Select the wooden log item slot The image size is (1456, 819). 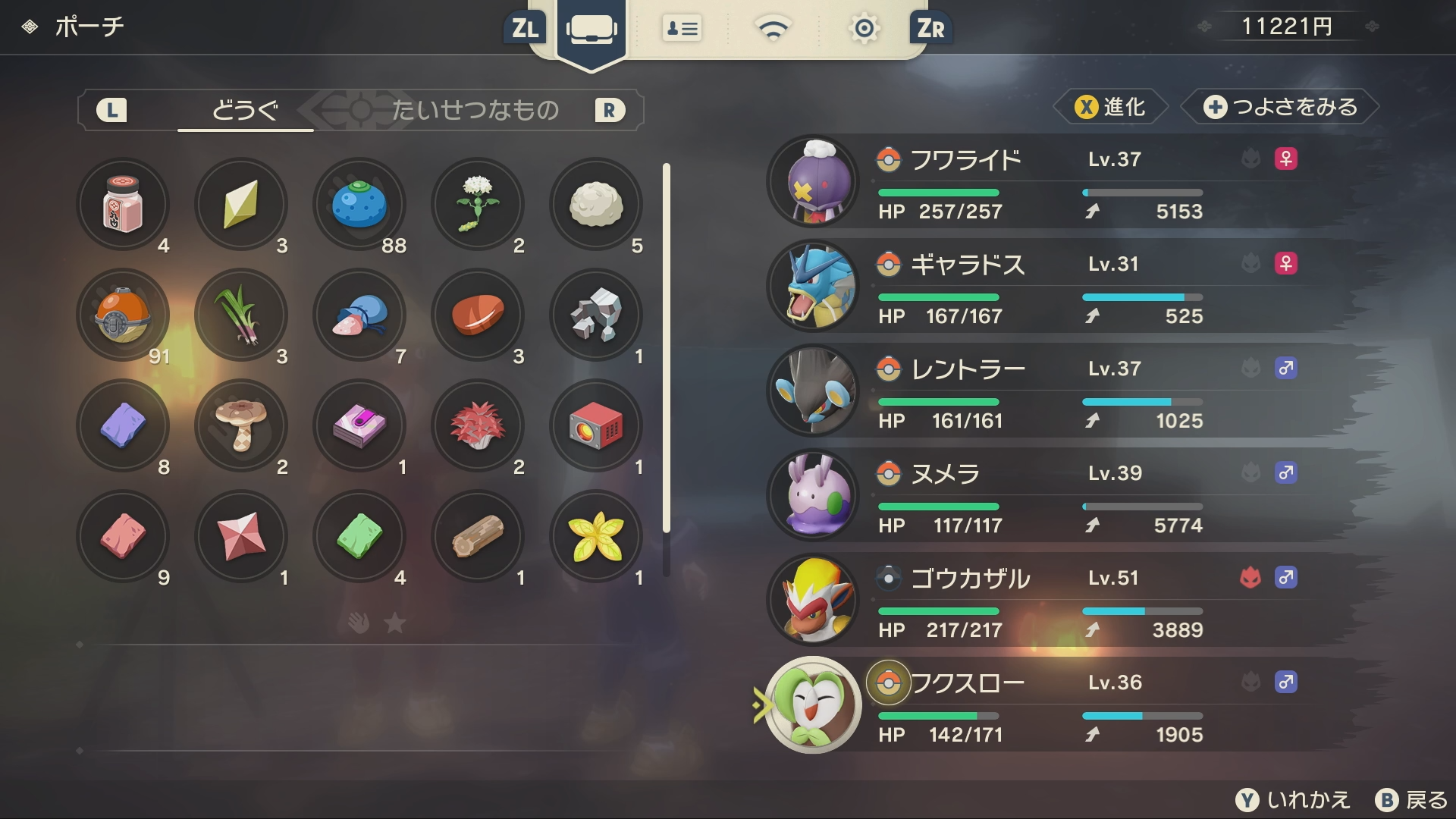(x=478, y=536)
